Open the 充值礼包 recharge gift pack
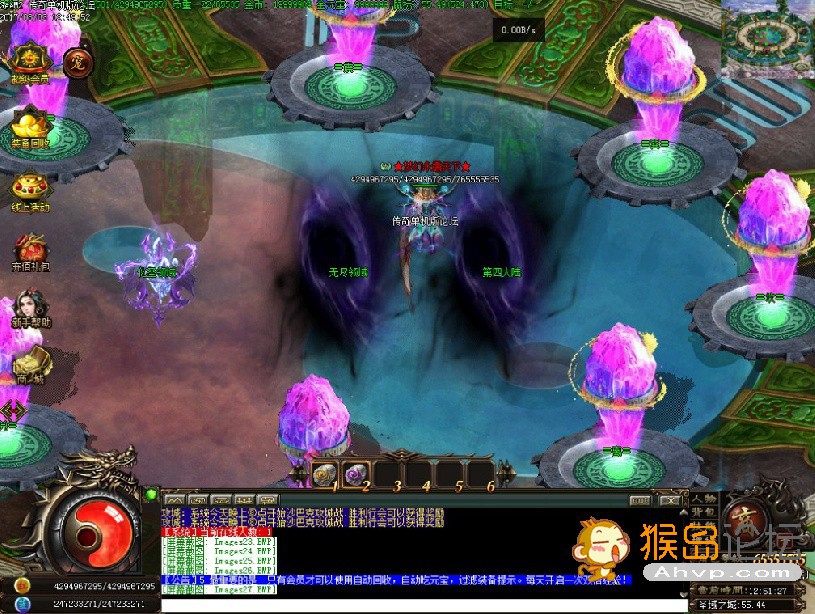Viewport: 815px width, 614px height. point(30,250)
